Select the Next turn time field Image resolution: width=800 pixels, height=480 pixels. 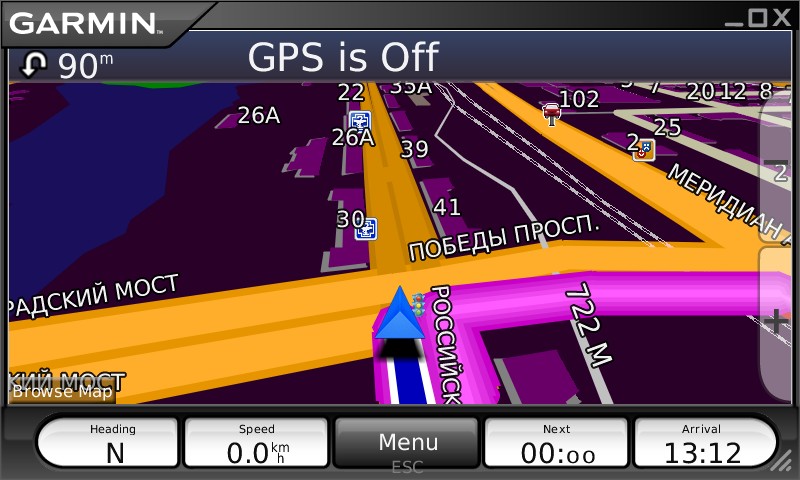click(x=556, y=443)
